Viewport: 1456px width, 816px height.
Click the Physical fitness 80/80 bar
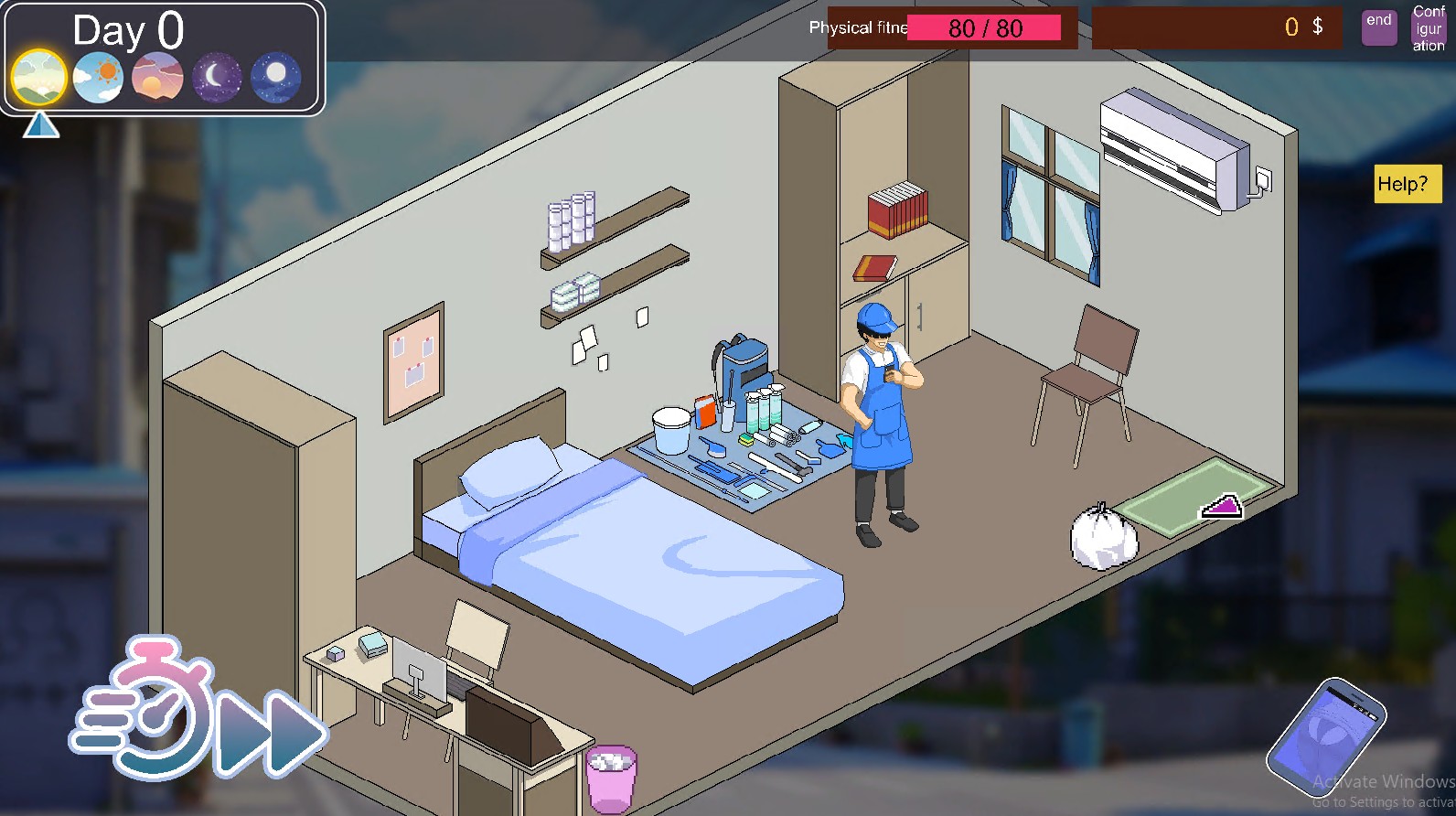[x=985, y=28]
